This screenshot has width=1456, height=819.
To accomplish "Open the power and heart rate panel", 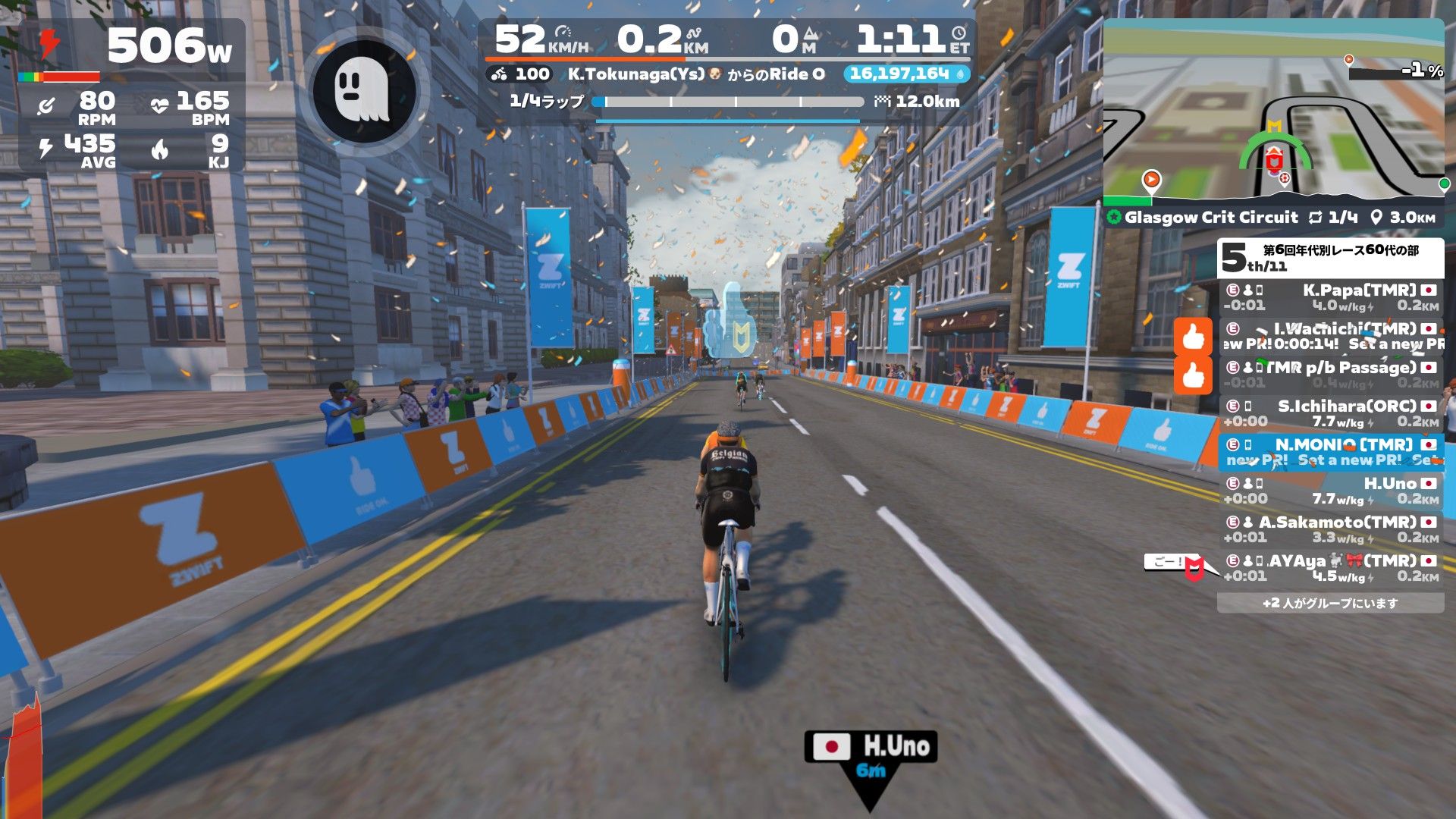I will click(x=132, y=95).
